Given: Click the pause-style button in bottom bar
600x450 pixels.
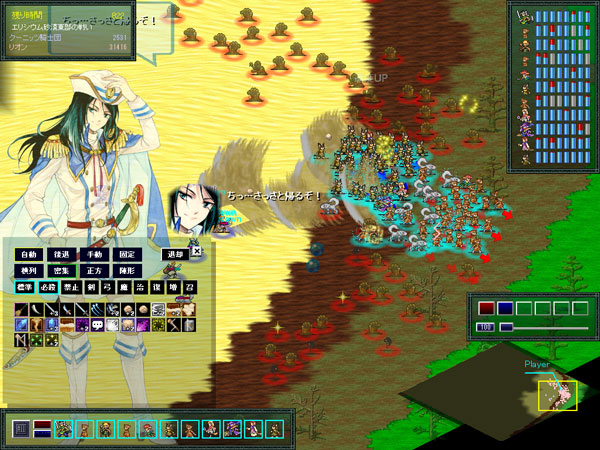Looking at the screenshot, I should [21, 429].
